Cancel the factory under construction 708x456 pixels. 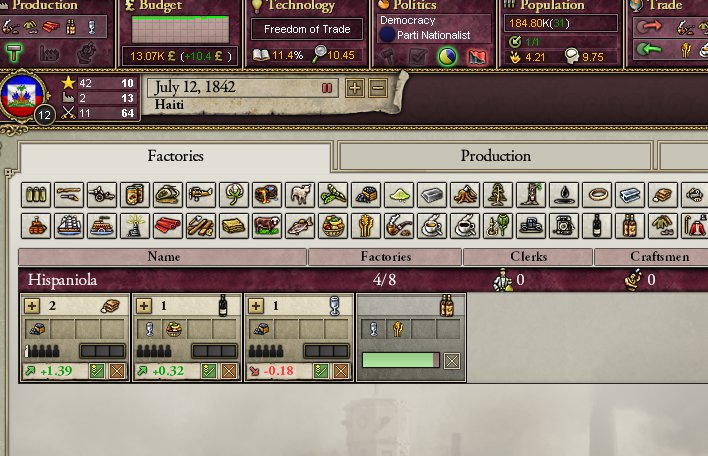coord(452,360)
